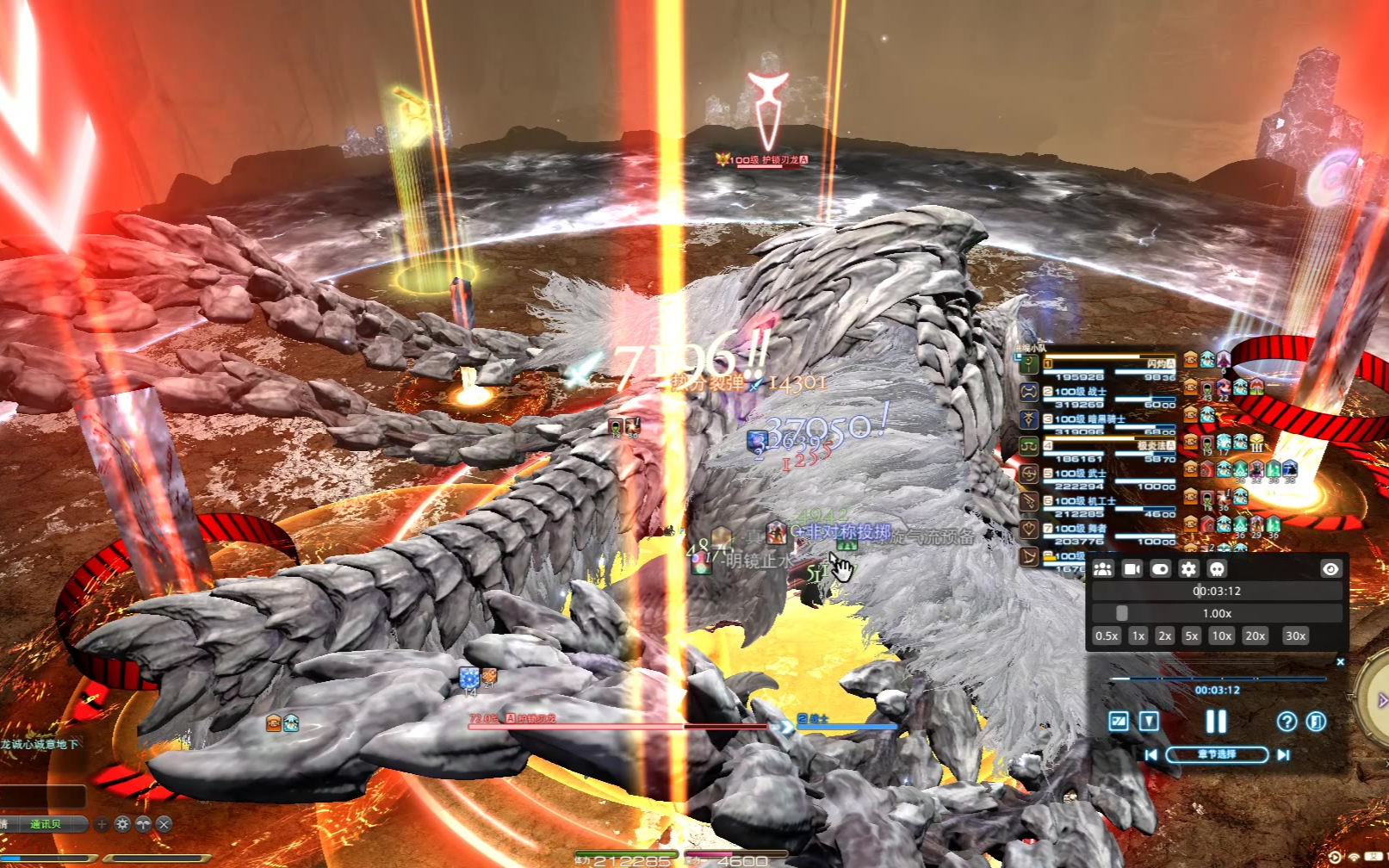Activate the 30x speed button
The width and height of the screenshot is (1389, 868).
click(1295, 636)
